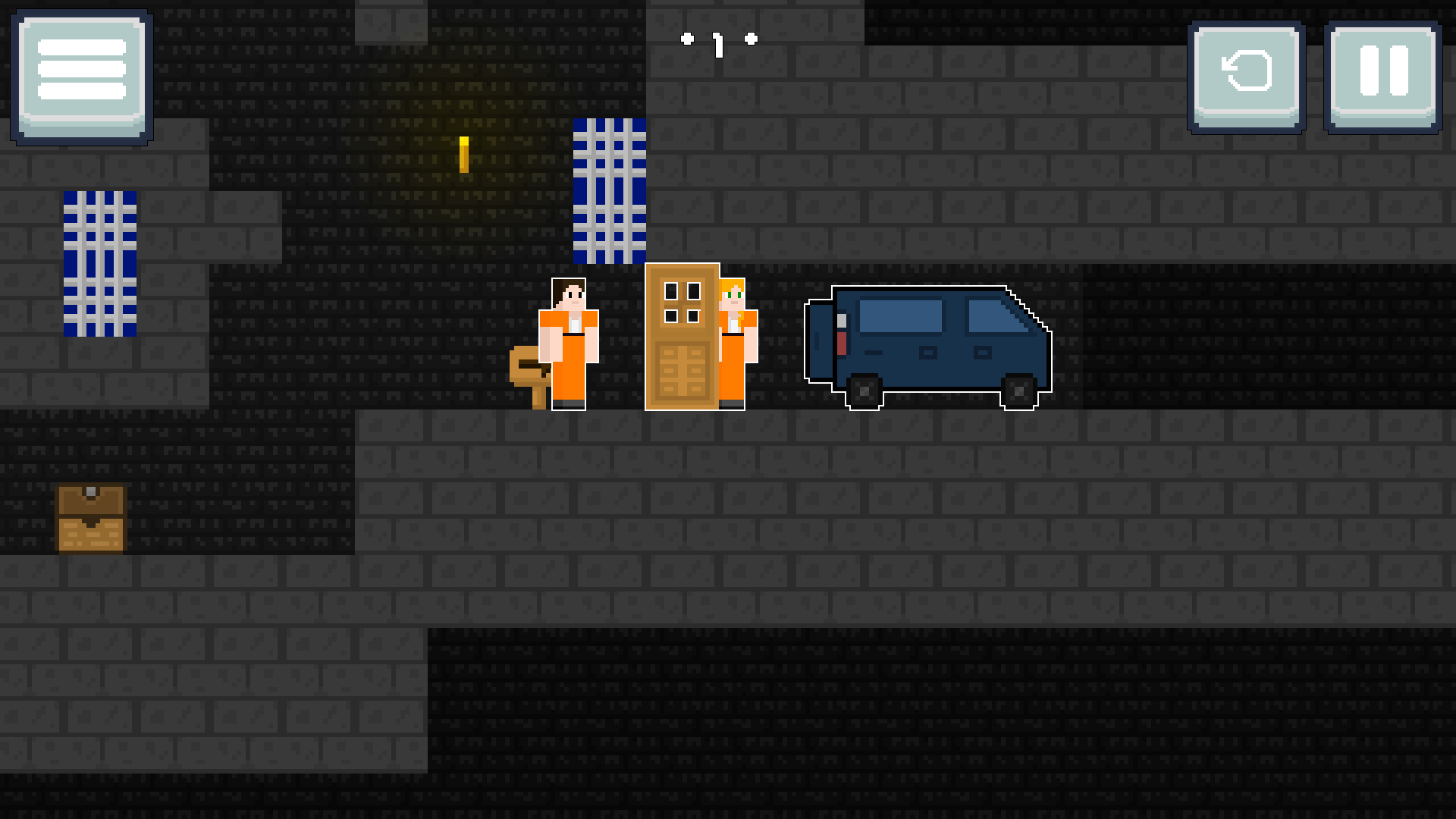Click the barred window above the door
This screenshot has height=819, width=1456.
(610, 190)
